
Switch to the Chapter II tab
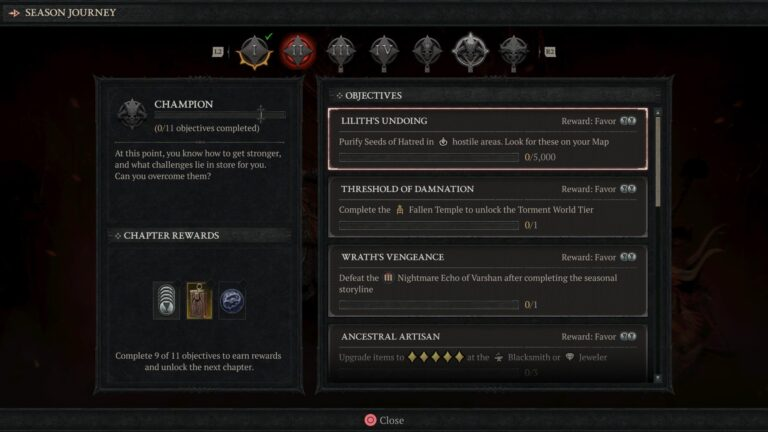[x=298, y=51]
